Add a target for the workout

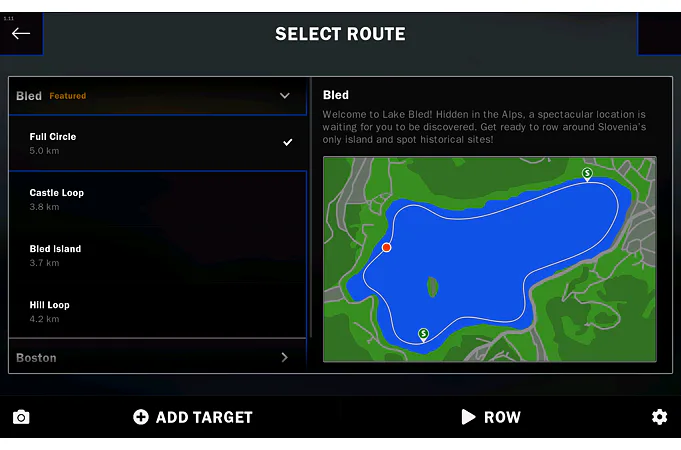tap(193, 417)
